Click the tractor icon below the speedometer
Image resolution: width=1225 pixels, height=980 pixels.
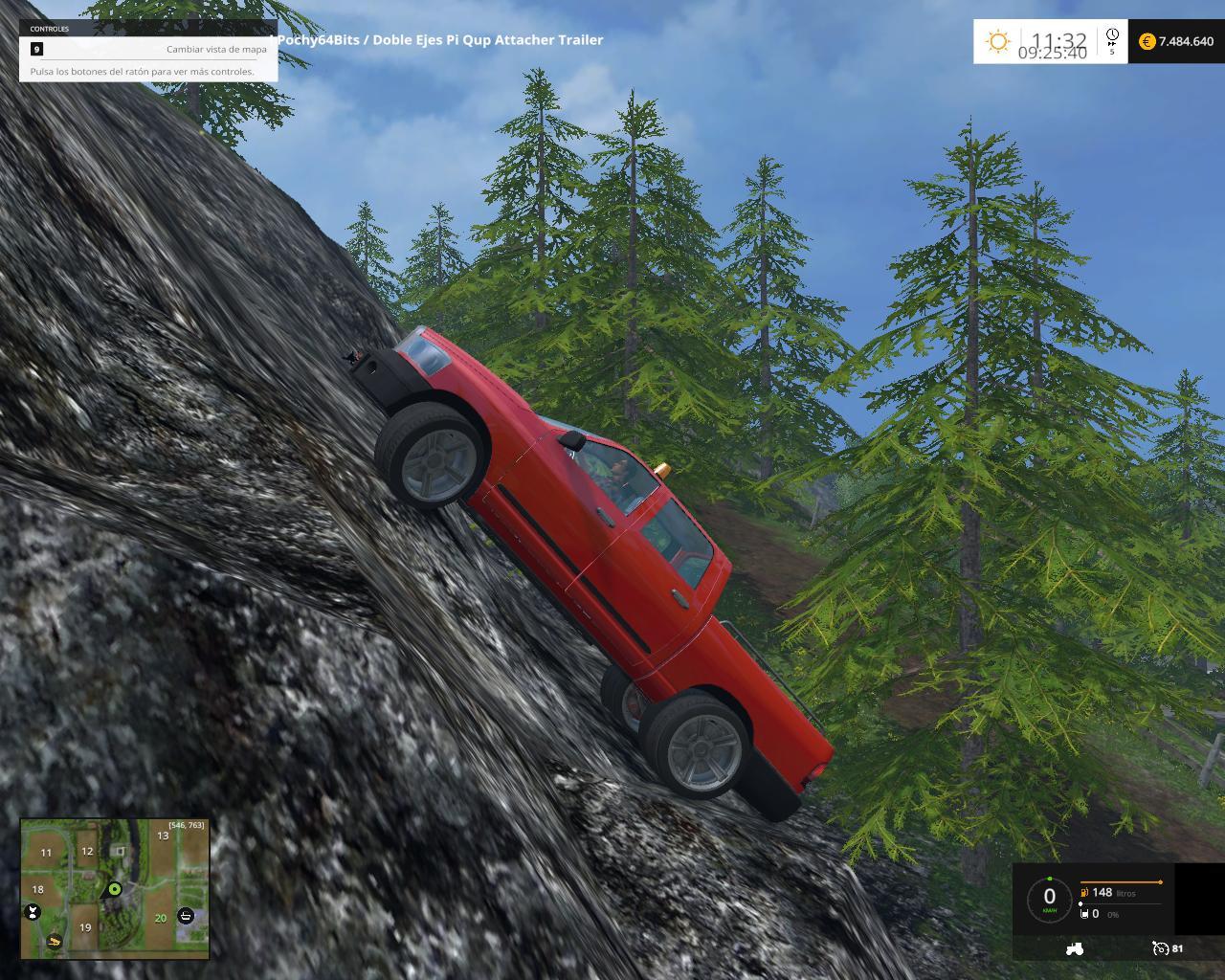(1074, 948)
